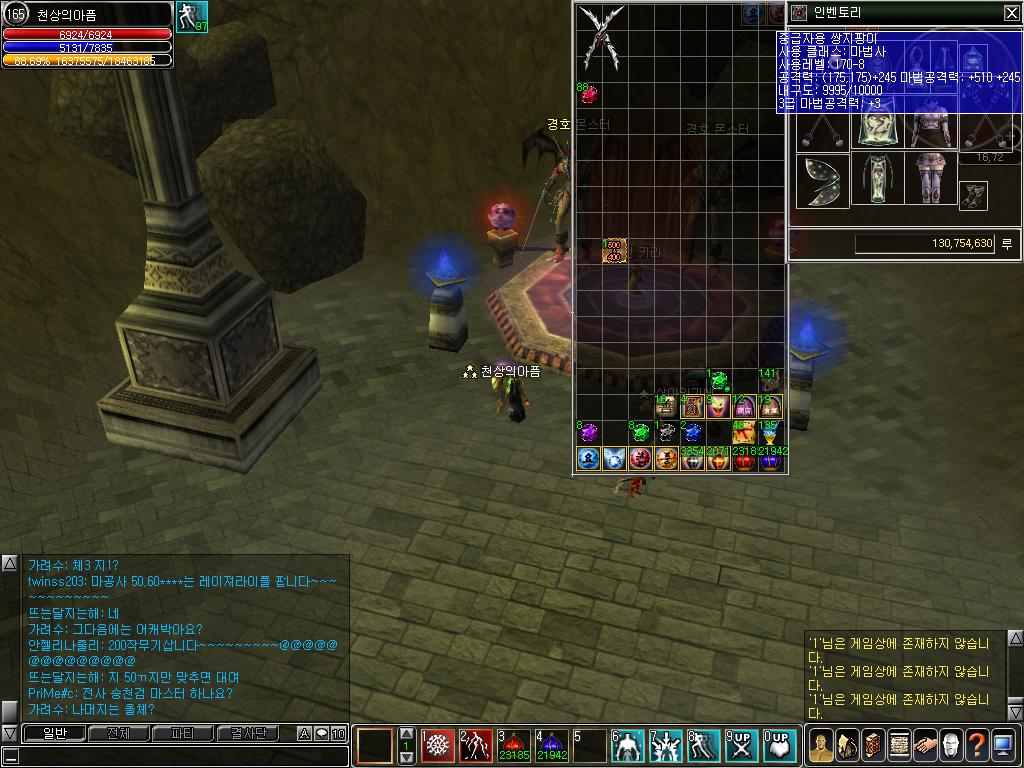Screen dimensions: 1024x768
Task: Click the red potion stack of 2318
Action: pyautogui.click(x=744, y=459)
